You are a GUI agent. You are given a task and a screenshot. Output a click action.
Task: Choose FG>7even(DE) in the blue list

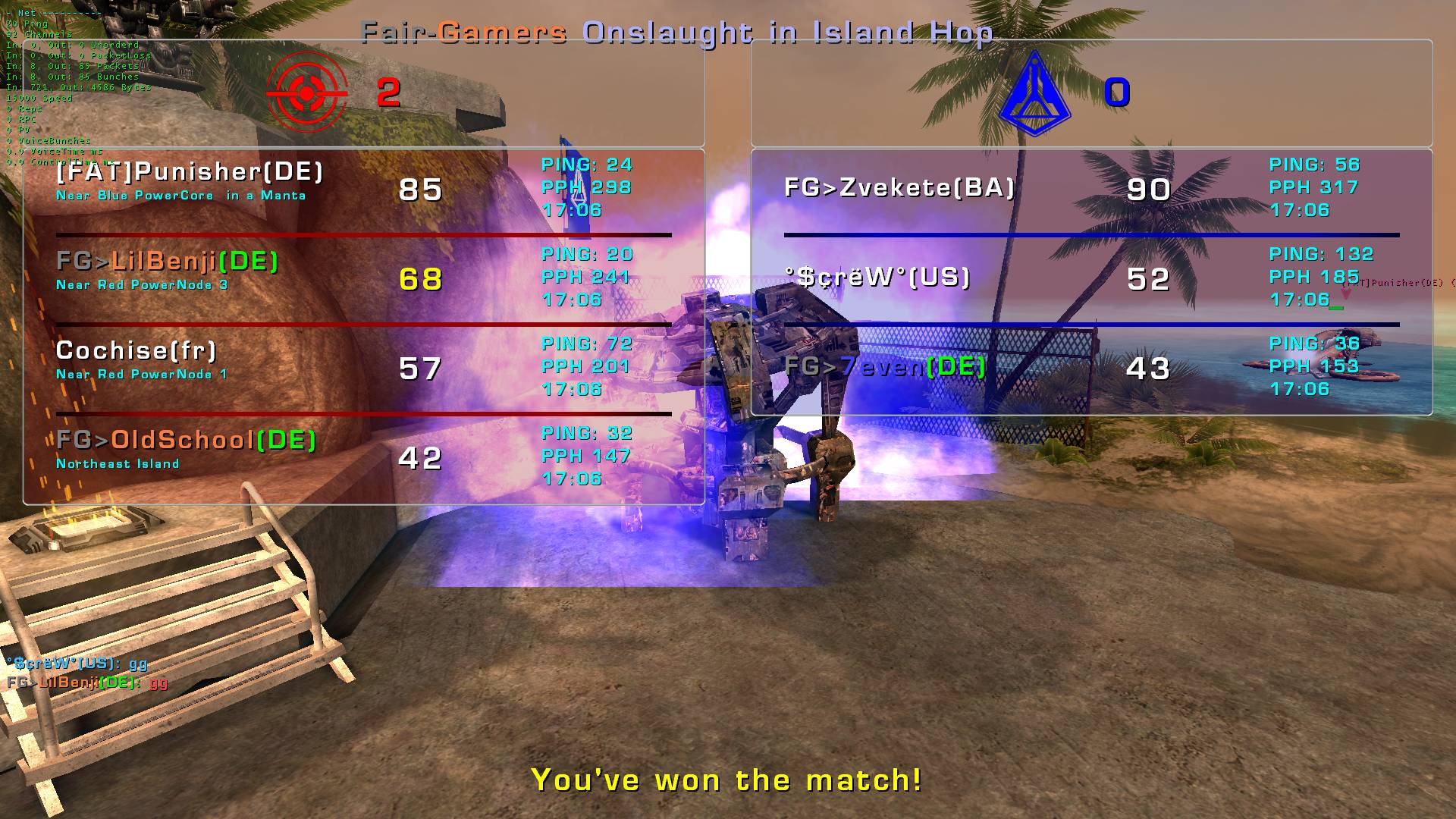(884, 367)
